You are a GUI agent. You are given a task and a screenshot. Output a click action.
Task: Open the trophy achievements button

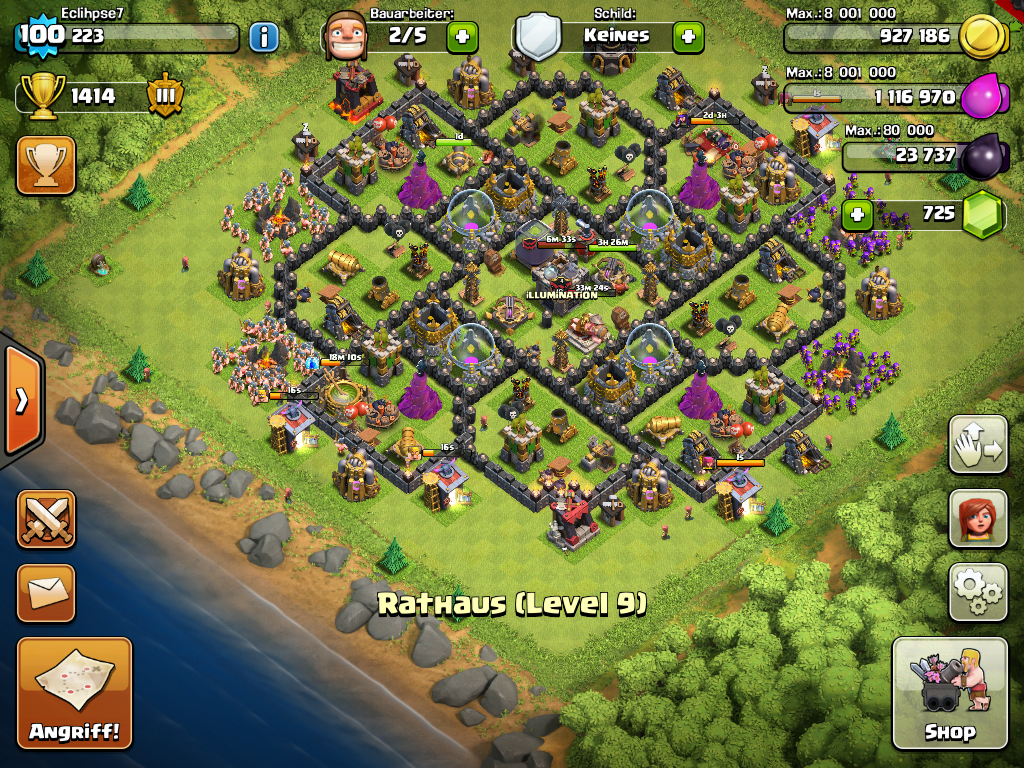coord(46,165)
